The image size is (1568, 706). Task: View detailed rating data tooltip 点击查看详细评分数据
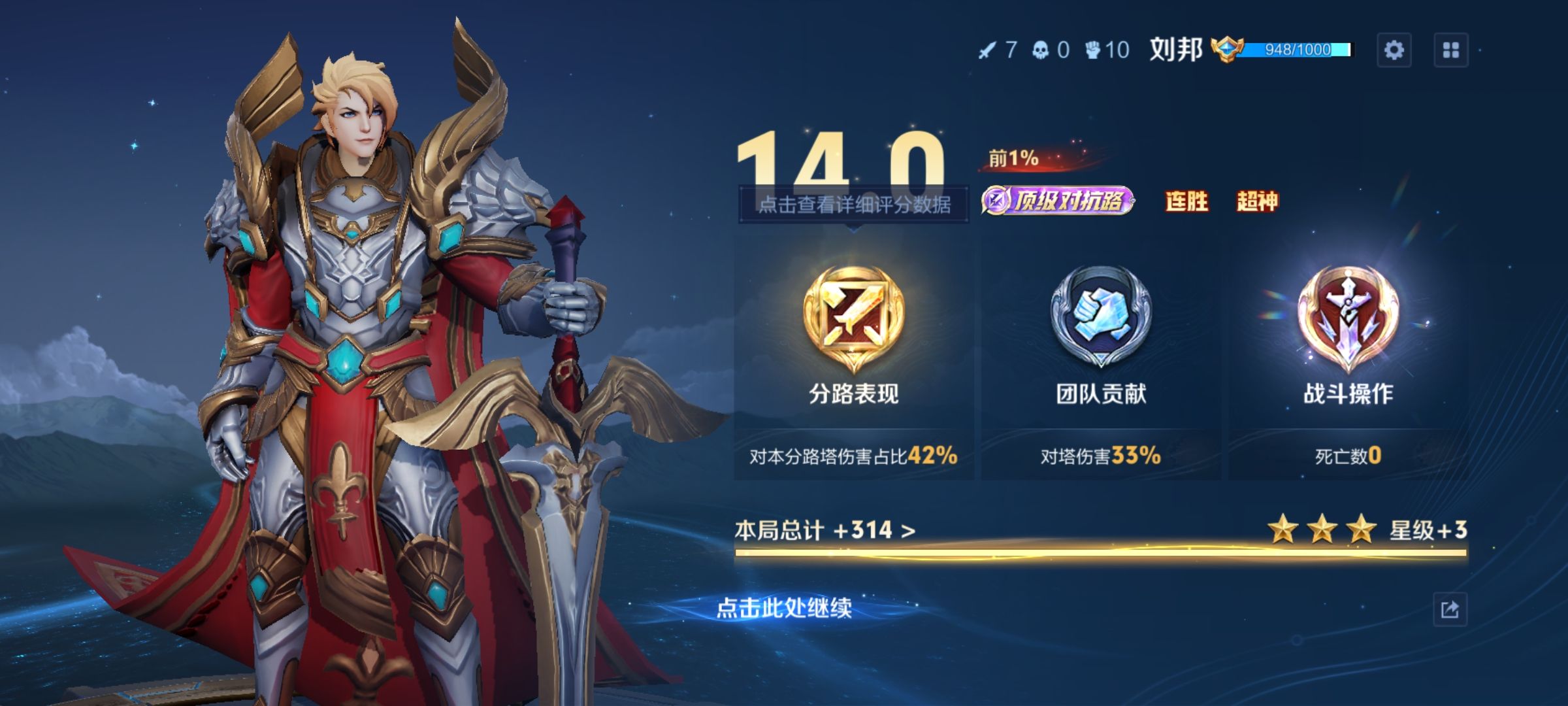click(853, 205)
